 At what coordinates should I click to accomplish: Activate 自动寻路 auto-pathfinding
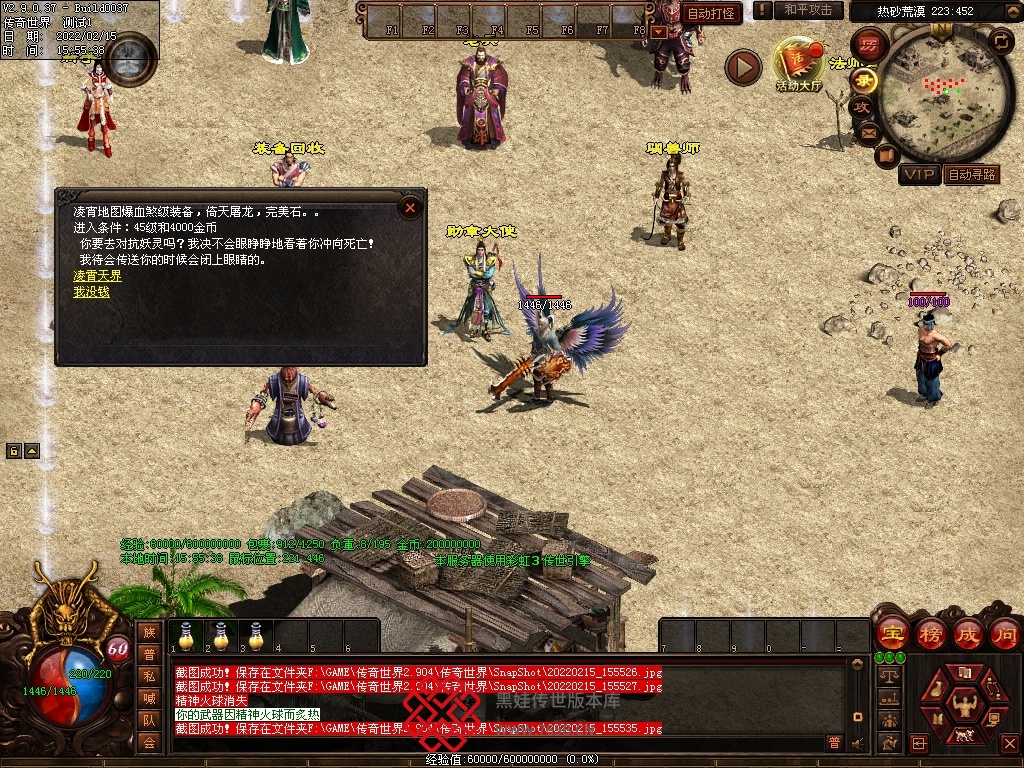coord(972,175)
